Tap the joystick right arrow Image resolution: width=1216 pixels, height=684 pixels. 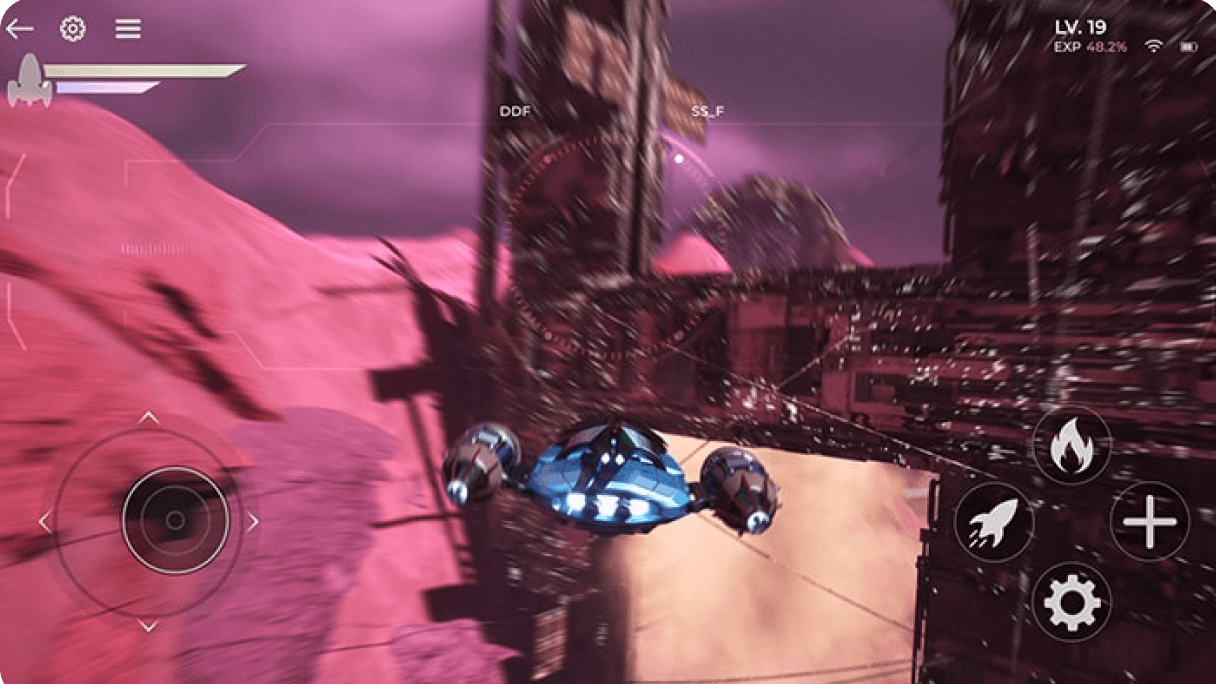point(253,522)
